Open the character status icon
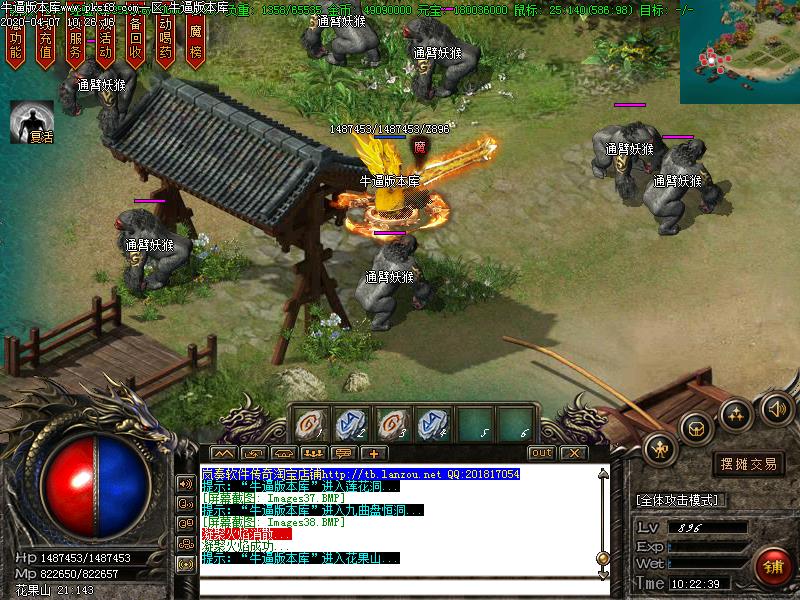This screenshot has height=600, width=800. click(661, 449)
